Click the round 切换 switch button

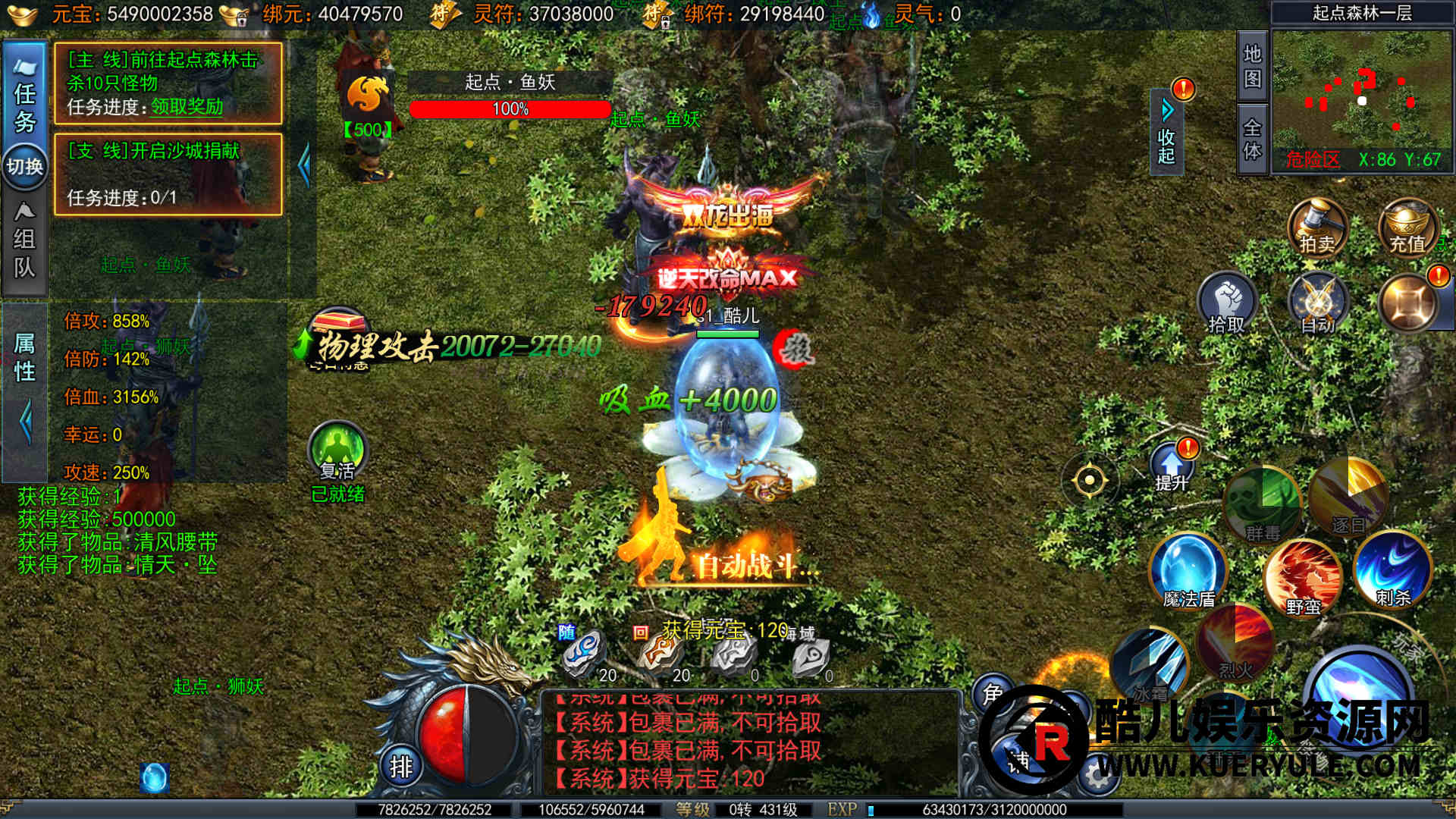24,166
